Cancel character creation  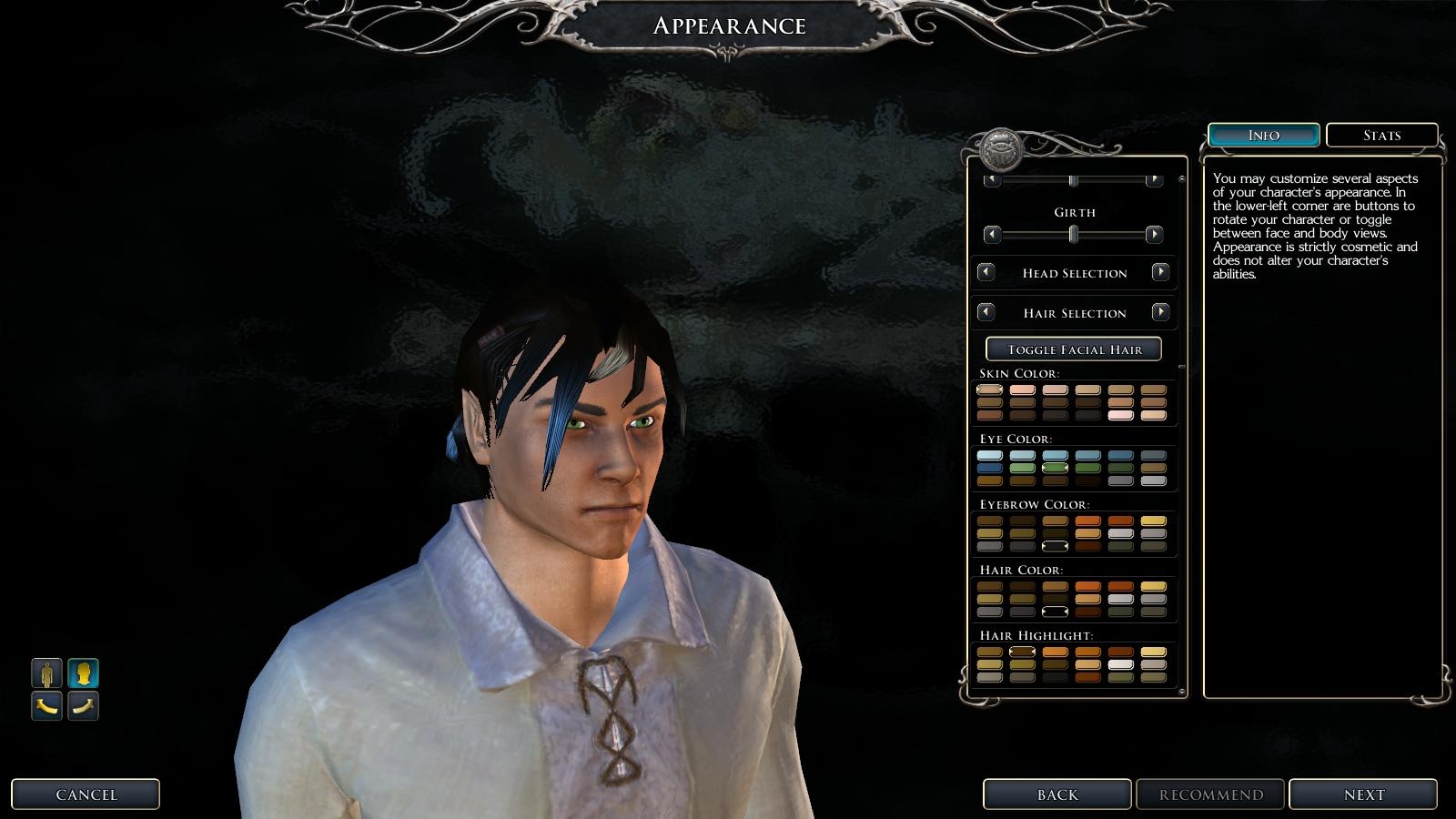pyautogui.click(x=86, y=794)
